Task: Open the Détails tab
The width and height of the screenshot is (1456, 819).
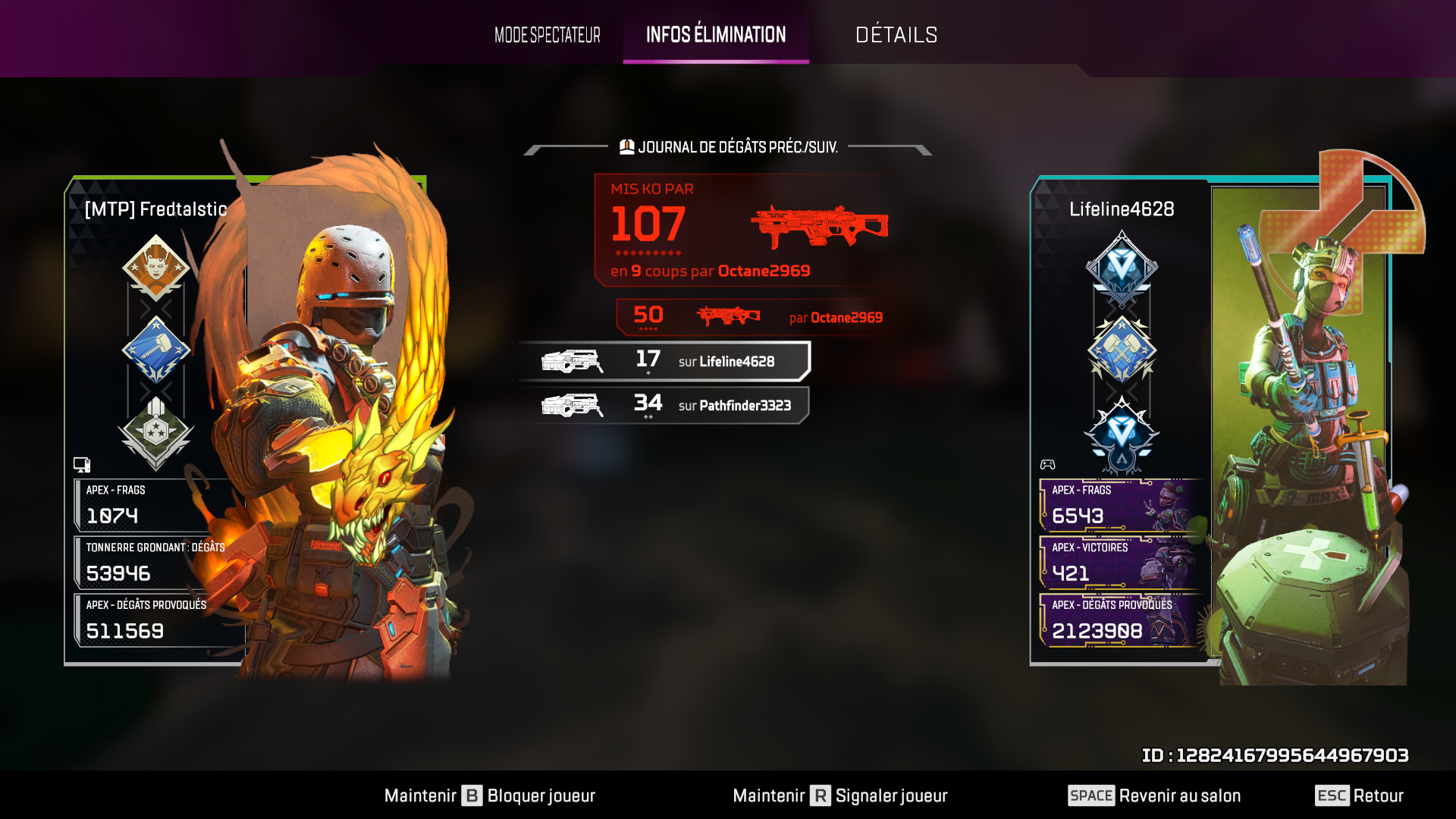Action: [896, 35]
